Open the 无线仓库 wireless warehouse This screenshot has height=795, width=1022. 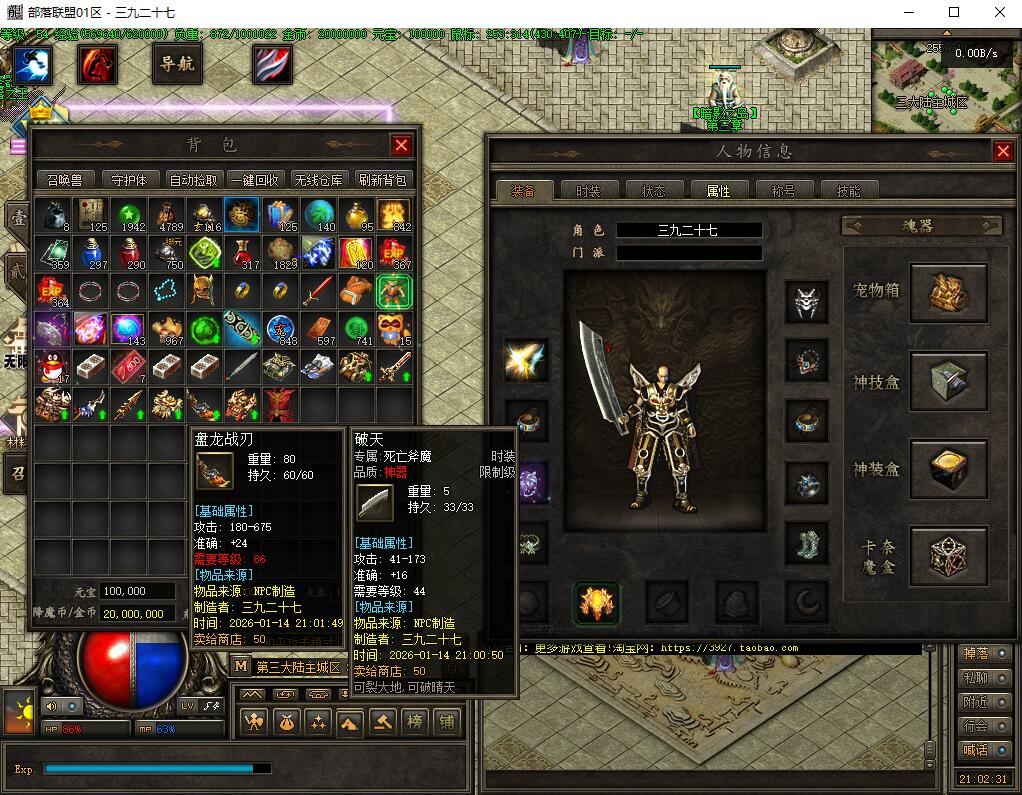click(319, 180)
